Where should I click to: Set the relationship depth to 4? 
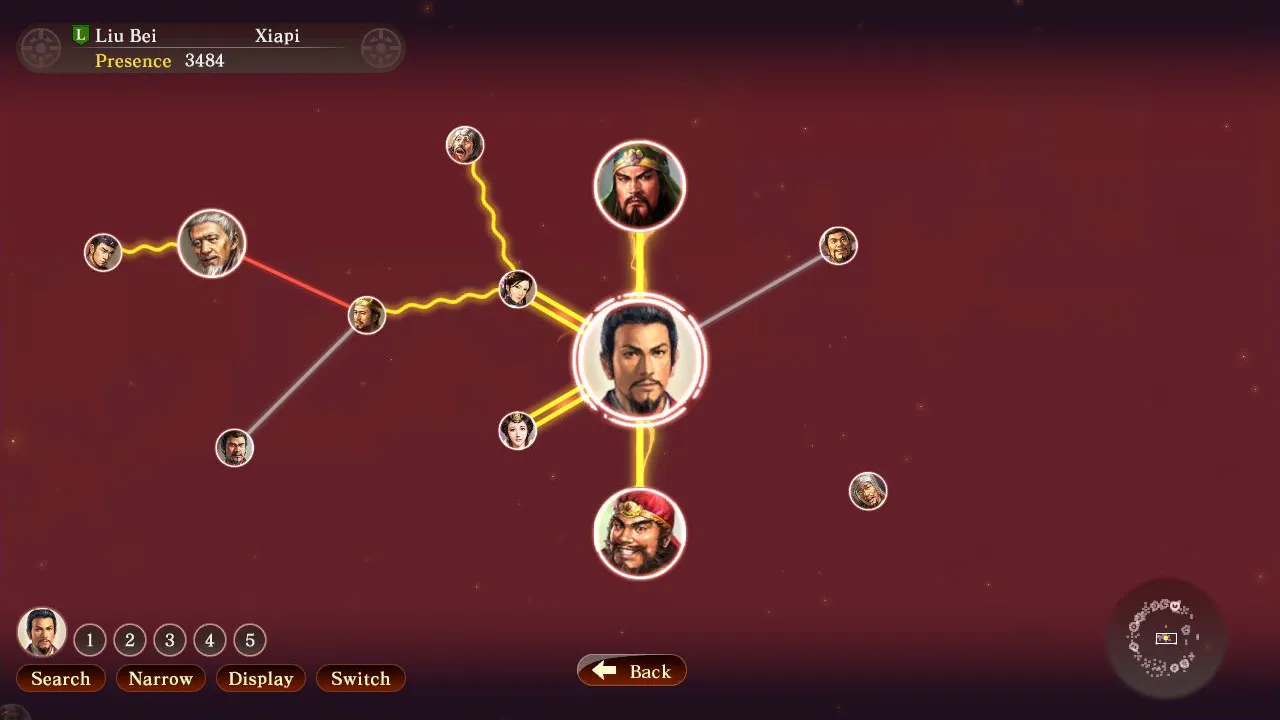point(210,640)
